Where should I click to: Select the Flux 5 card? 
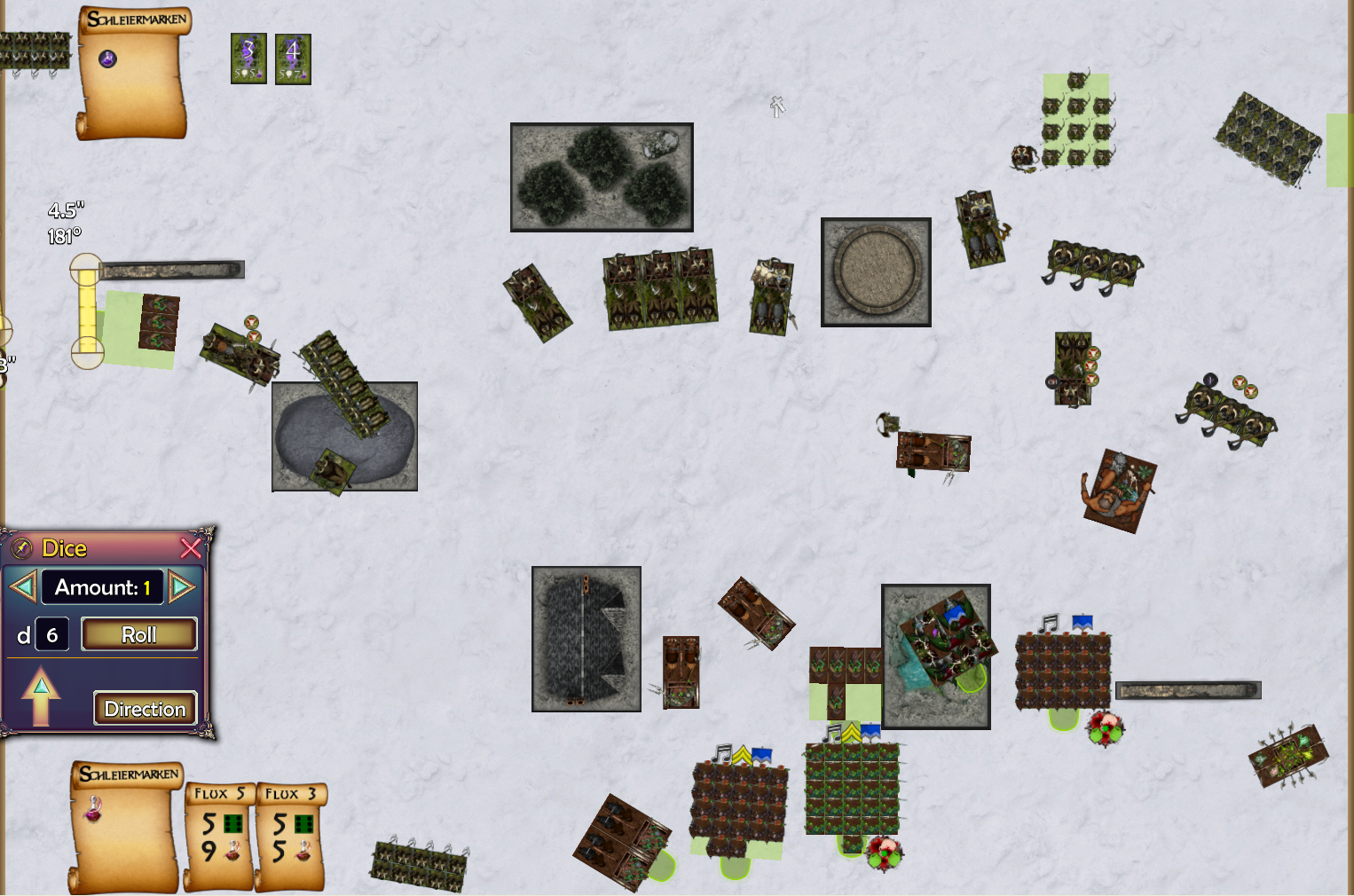219,836
